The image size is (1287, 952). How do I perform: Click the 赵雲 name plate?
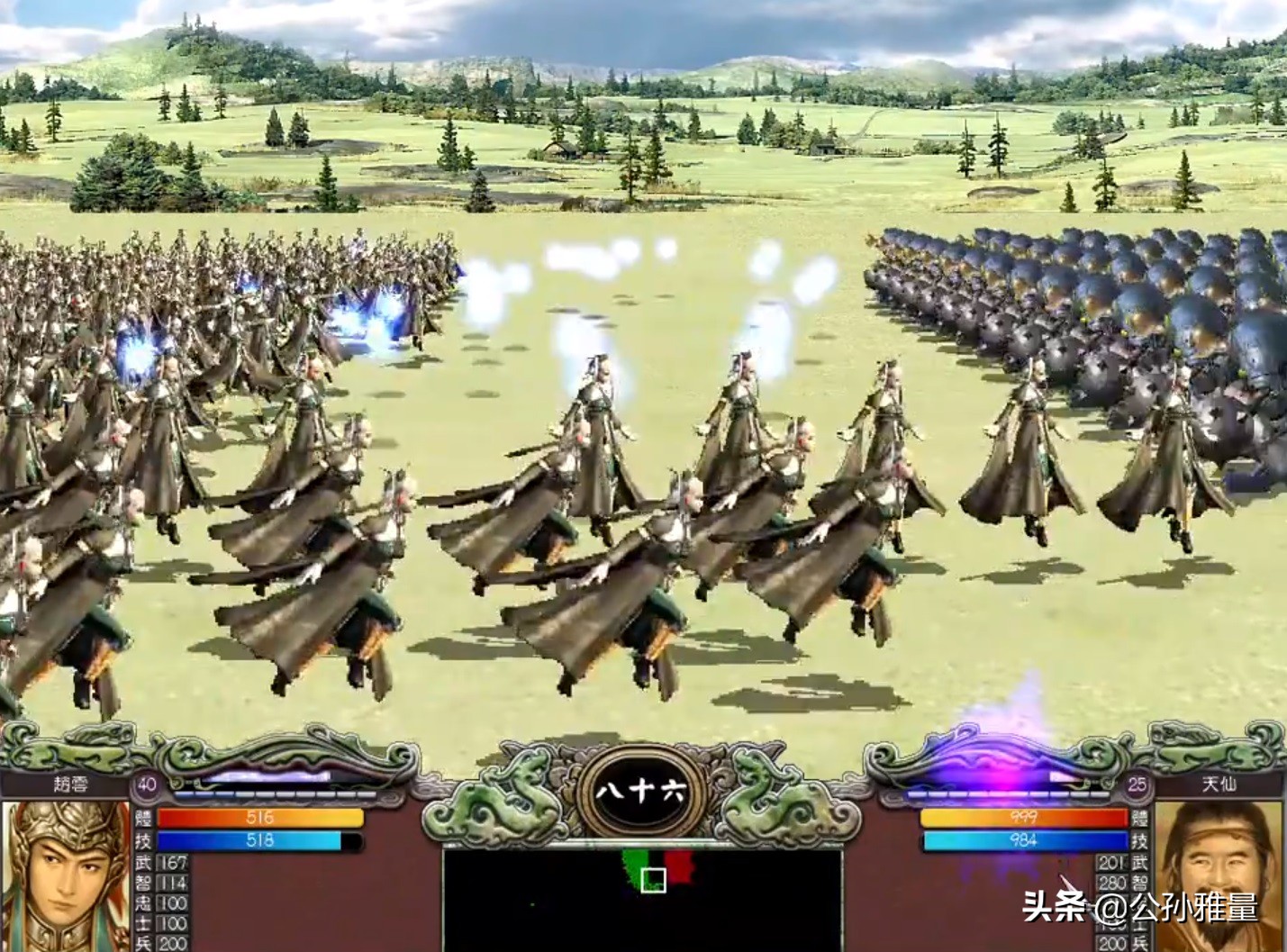[x=70, y=784]
